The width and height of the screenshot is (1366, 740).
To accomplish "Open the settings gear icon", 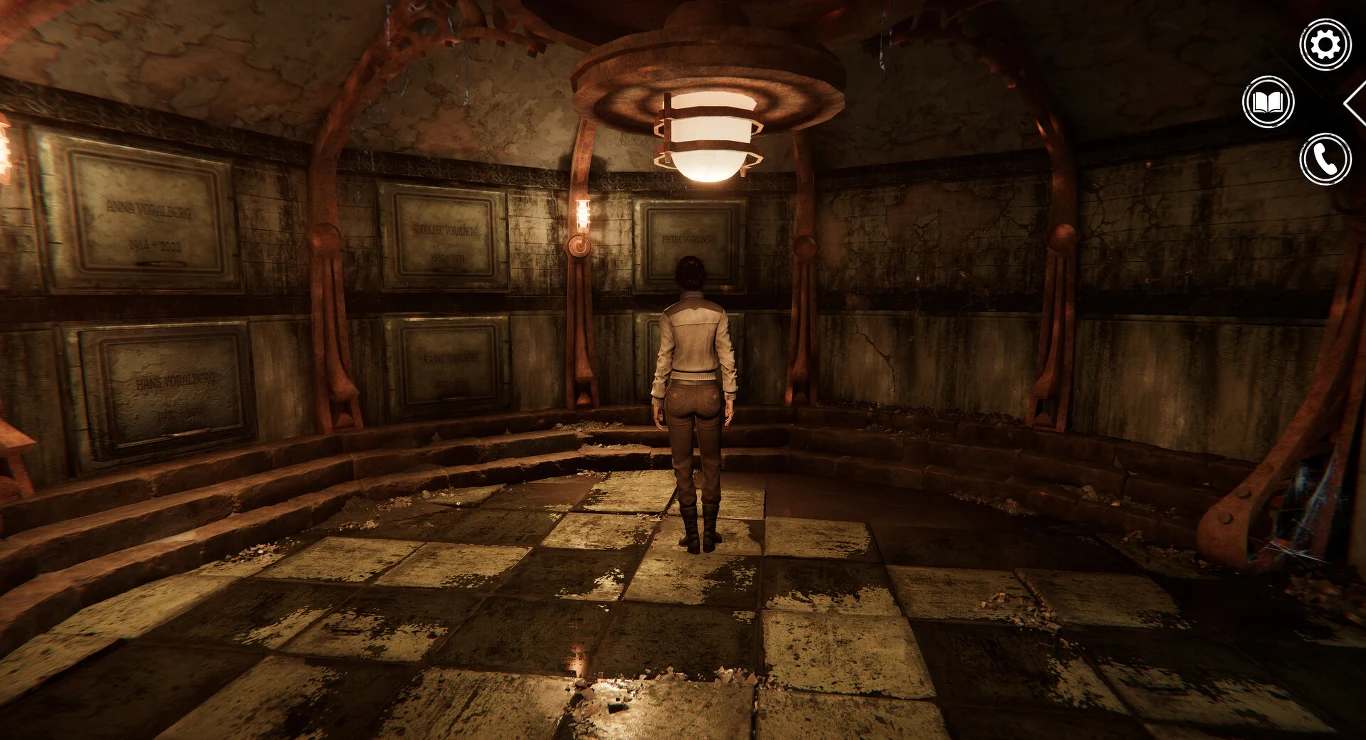I will click(1324, 43).
